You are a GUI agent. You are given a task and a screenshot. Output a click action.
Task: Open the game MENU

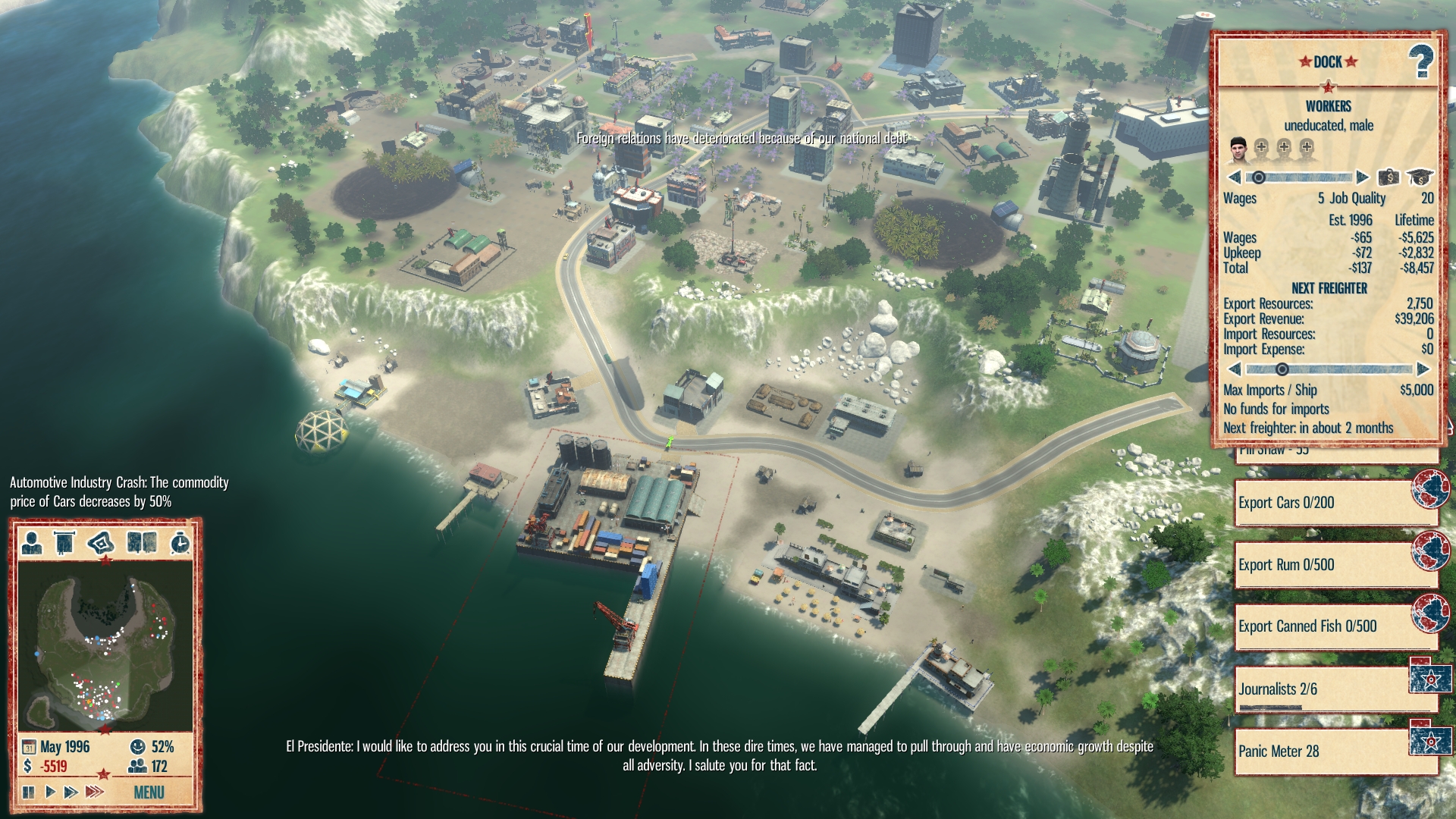point(149,792)
